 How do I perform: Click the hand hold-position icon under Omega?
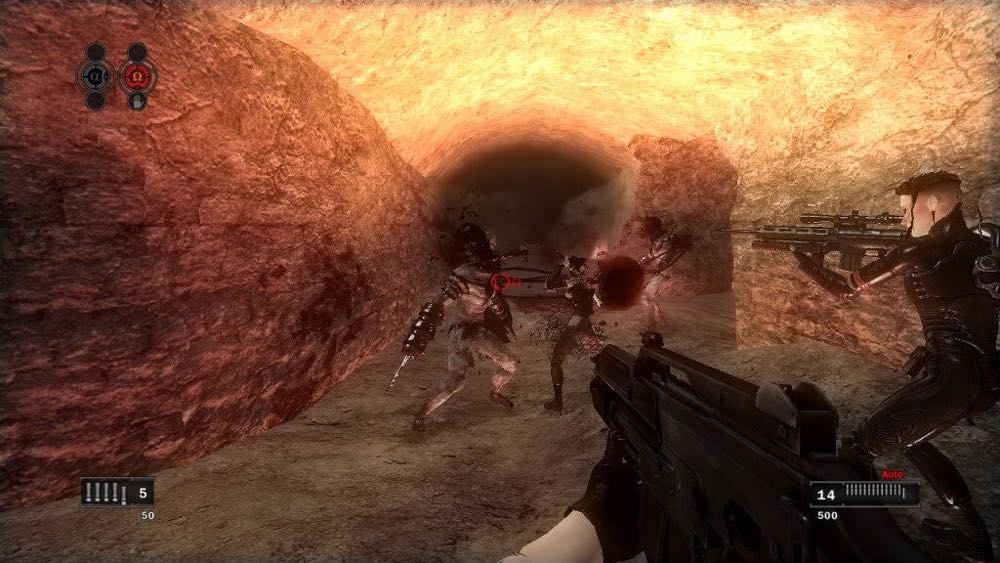(138, 100)
